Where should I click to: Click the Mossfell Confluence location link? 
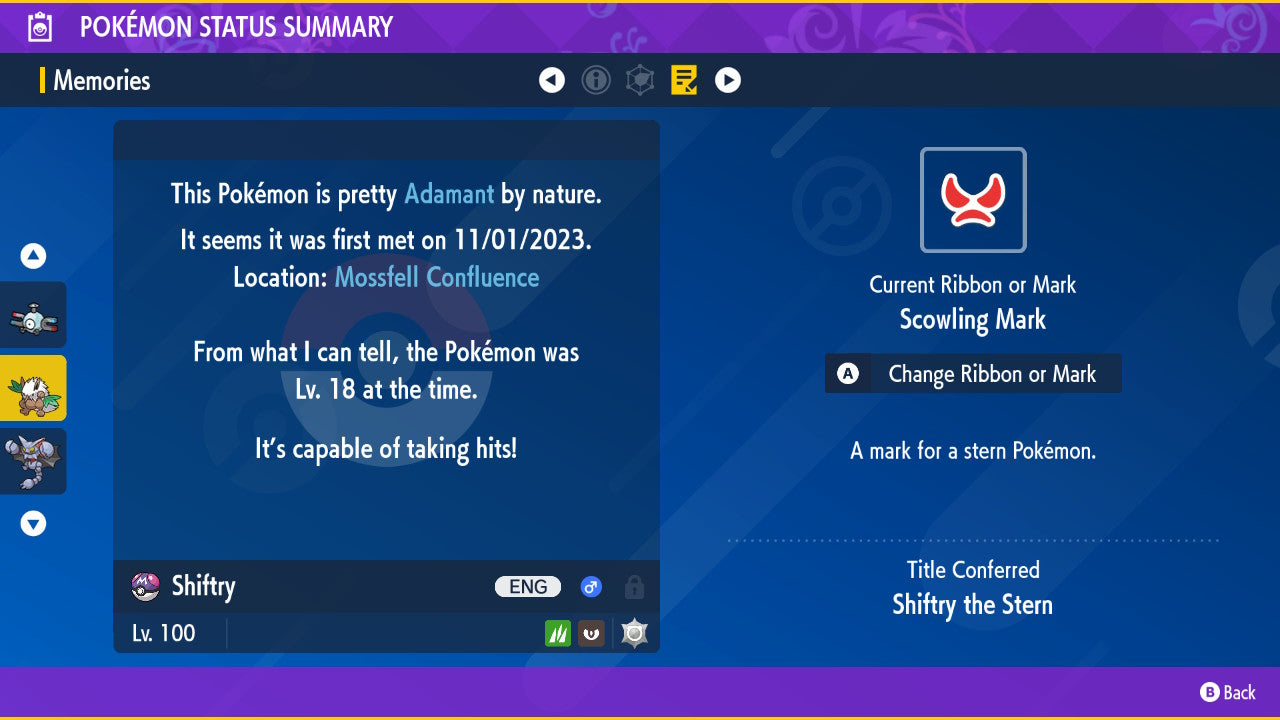pyautogui.click(x=437, y=277)
